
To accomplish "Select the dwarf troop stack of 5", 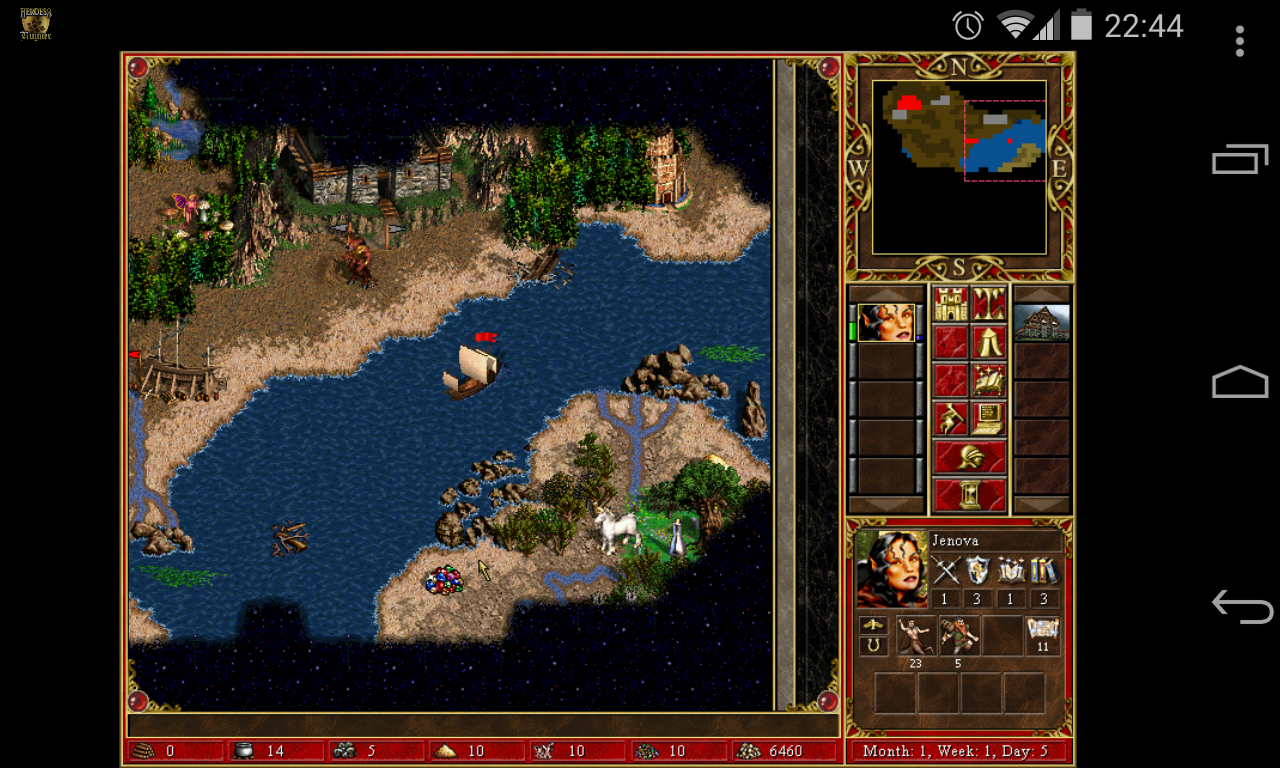I will (x=959, y=636).
